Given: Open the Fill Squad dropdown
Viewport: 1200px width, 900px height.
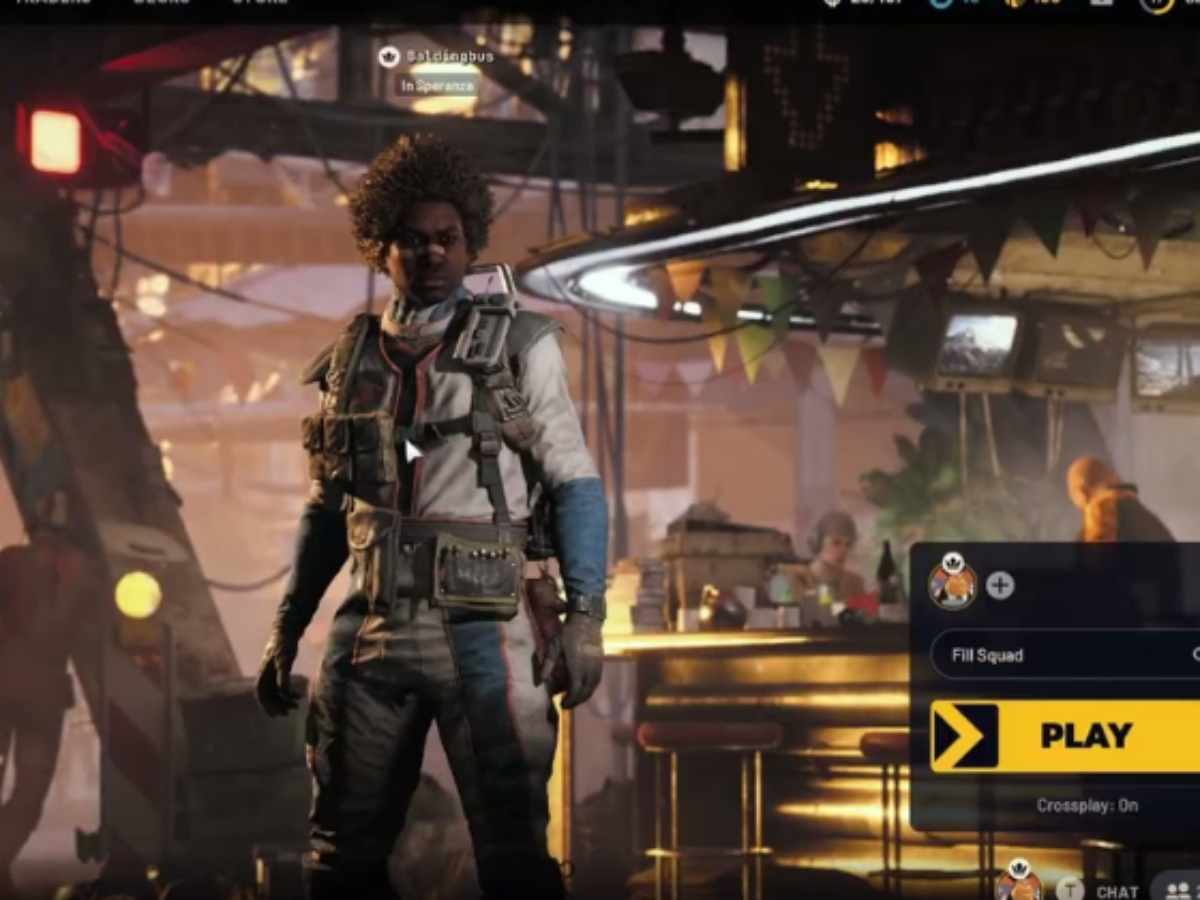Looking at the screenshot, I should (1065, 655).
